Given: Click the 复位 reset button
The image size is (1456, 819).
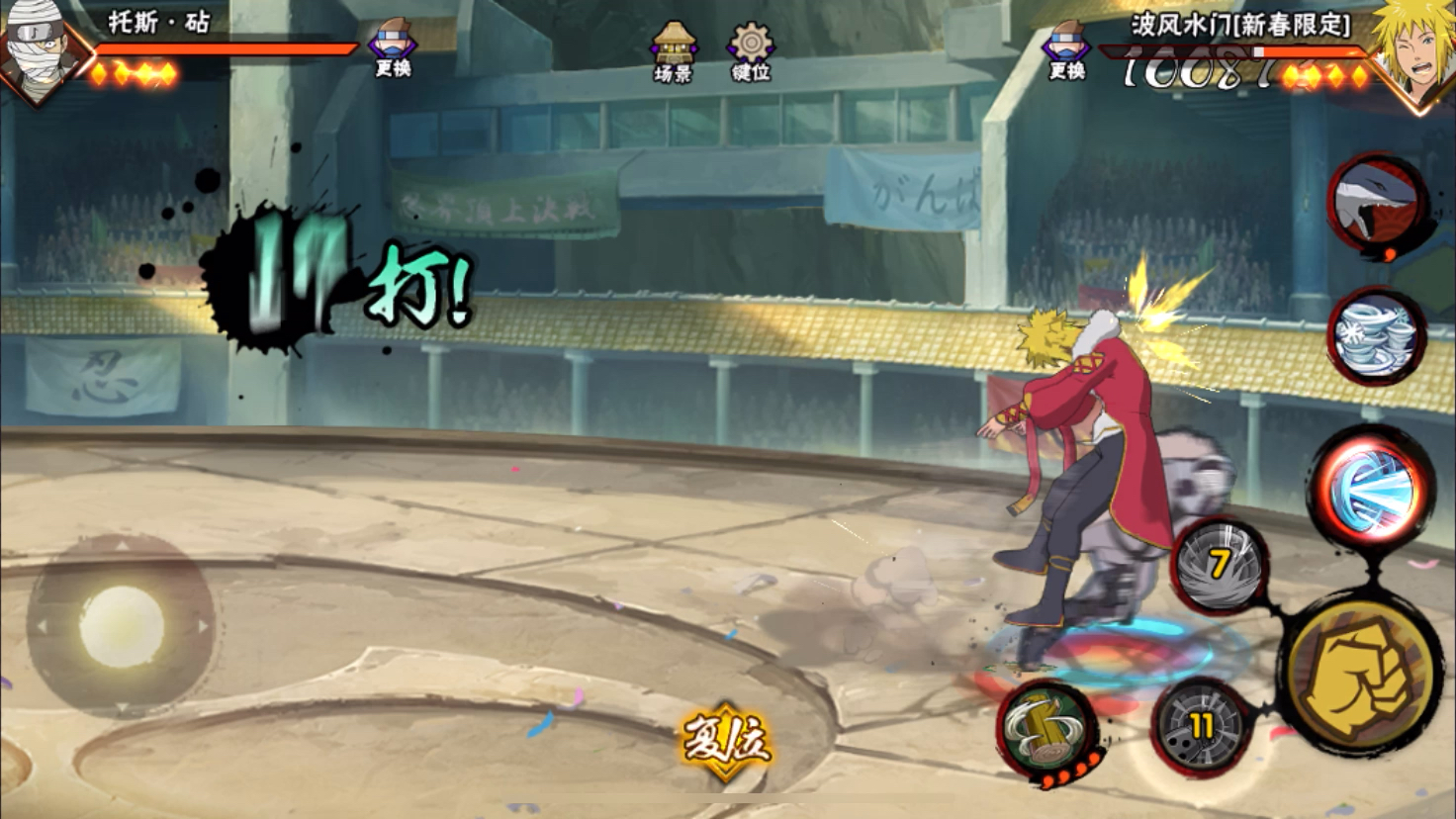Looking at the screenshot, I should tap(726, 741).
